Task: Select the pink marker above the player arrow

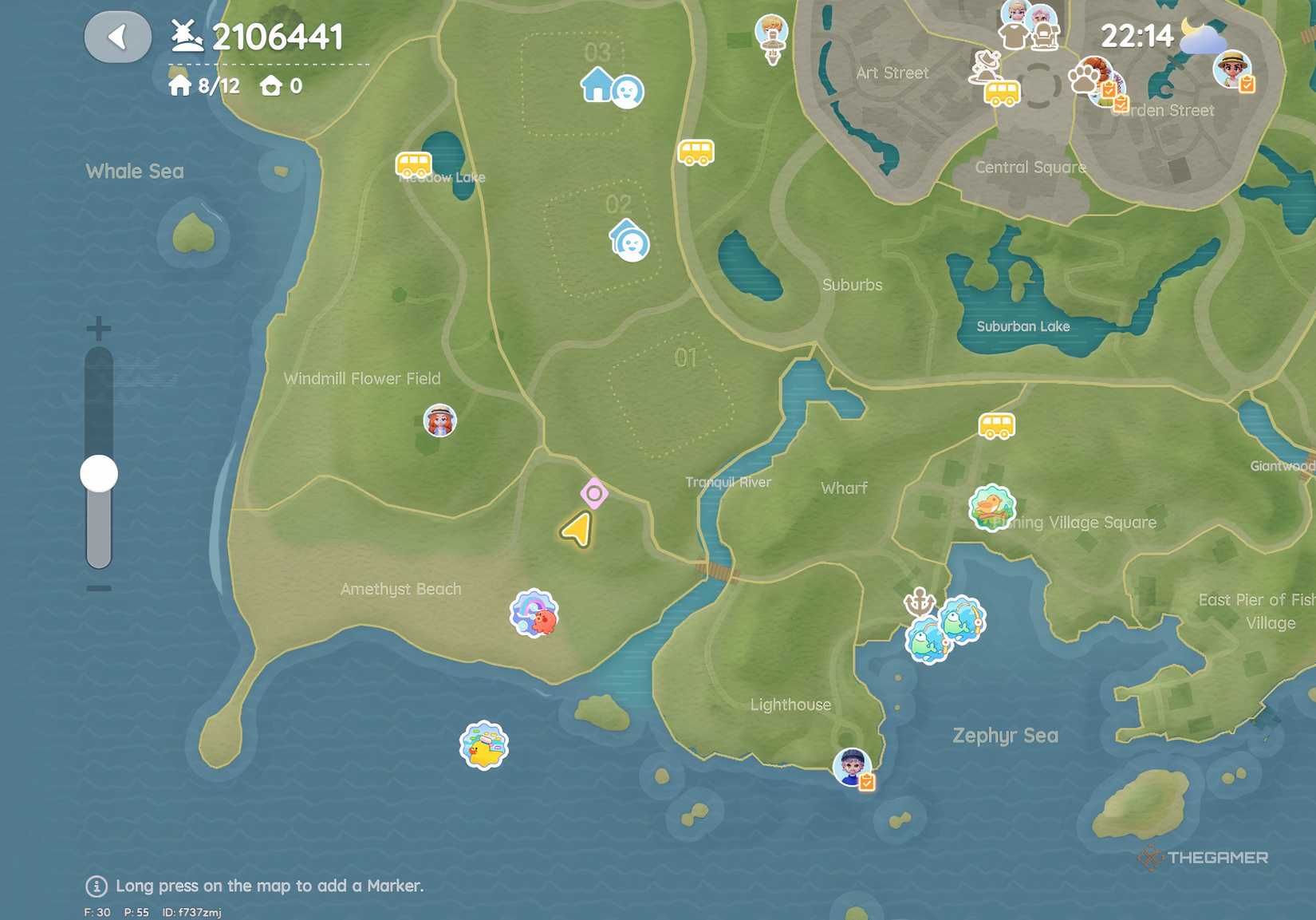Action: (x=594, y=492)
